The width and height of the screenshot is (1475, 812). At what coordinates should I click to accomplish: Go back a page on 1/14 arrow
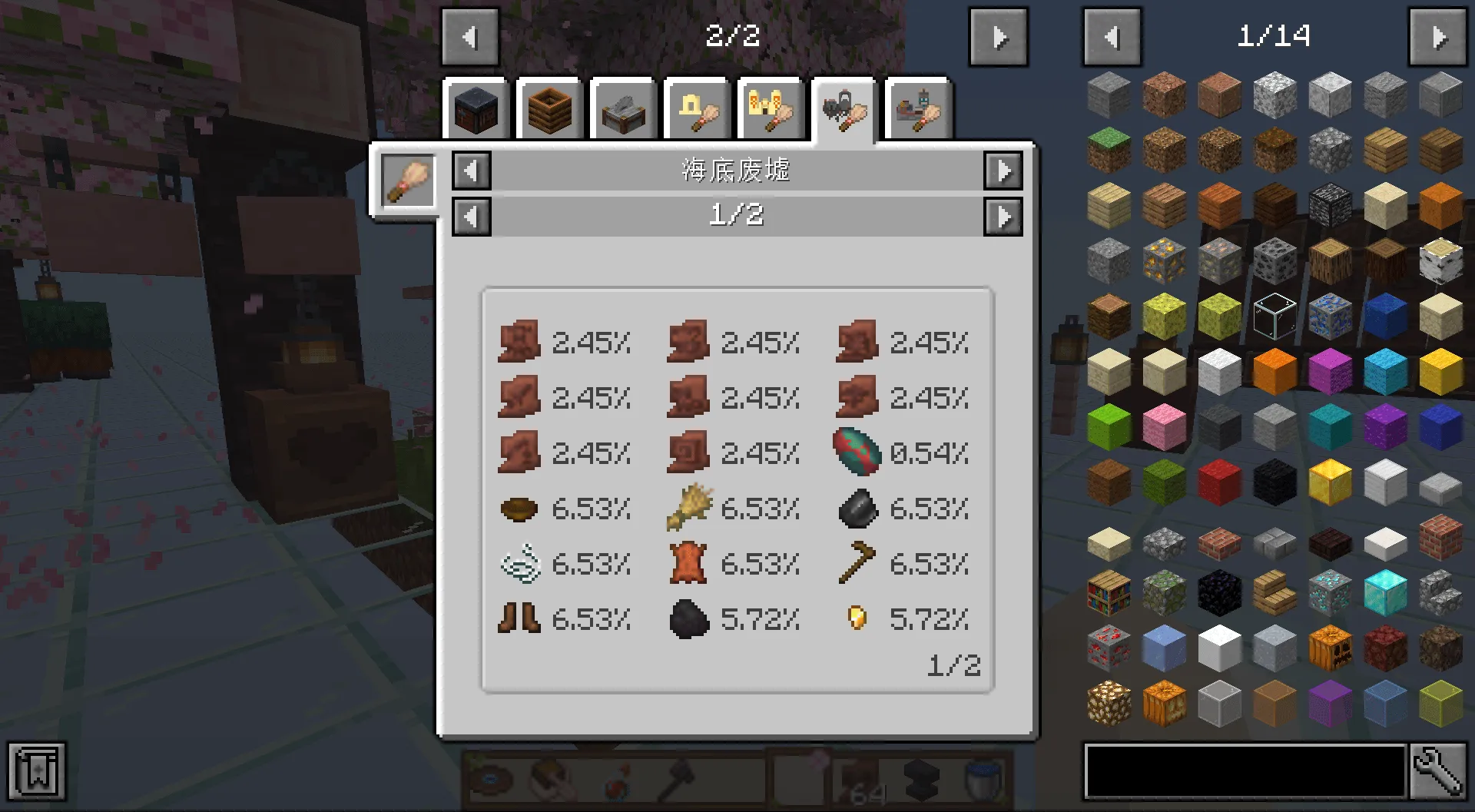pos(1112,35)
